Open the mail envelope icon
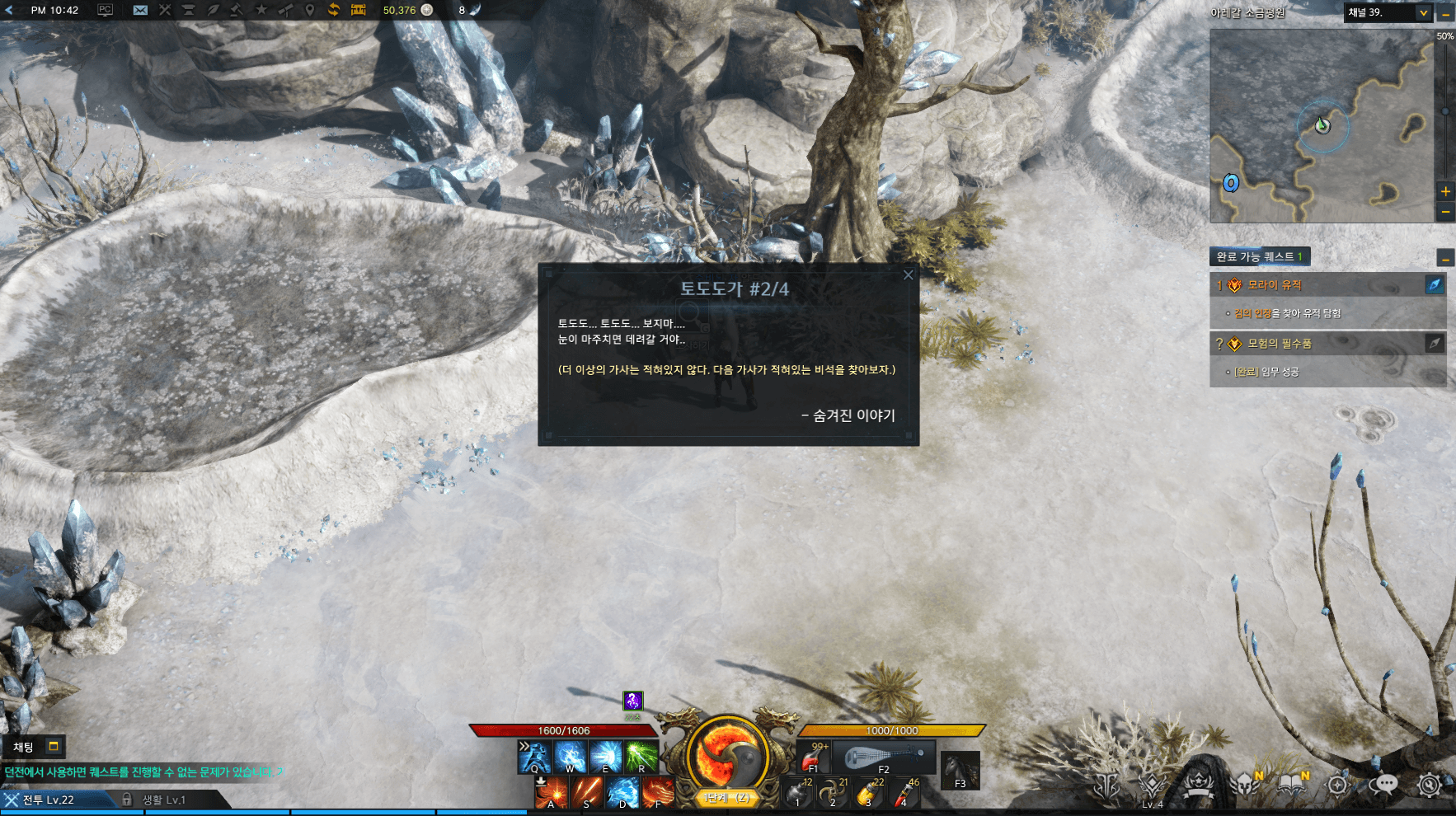 140,10
